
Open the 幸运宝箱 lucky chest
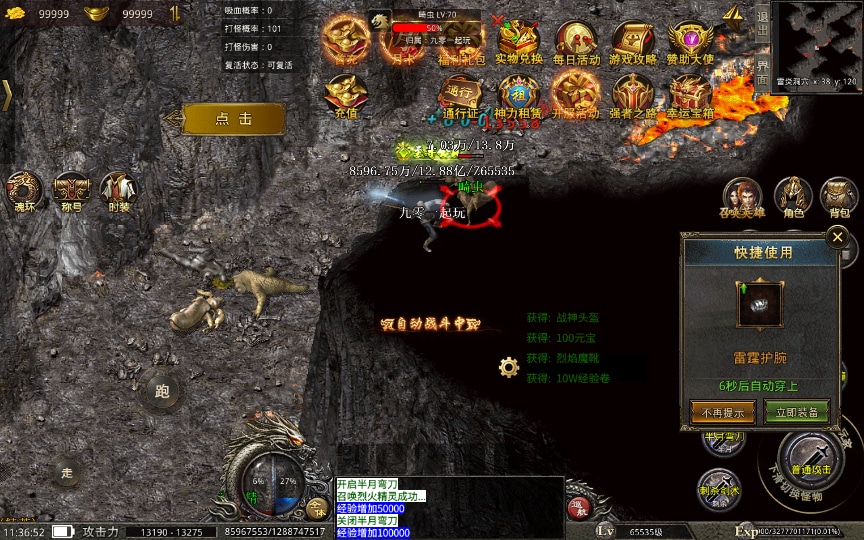tap(691, 96)
